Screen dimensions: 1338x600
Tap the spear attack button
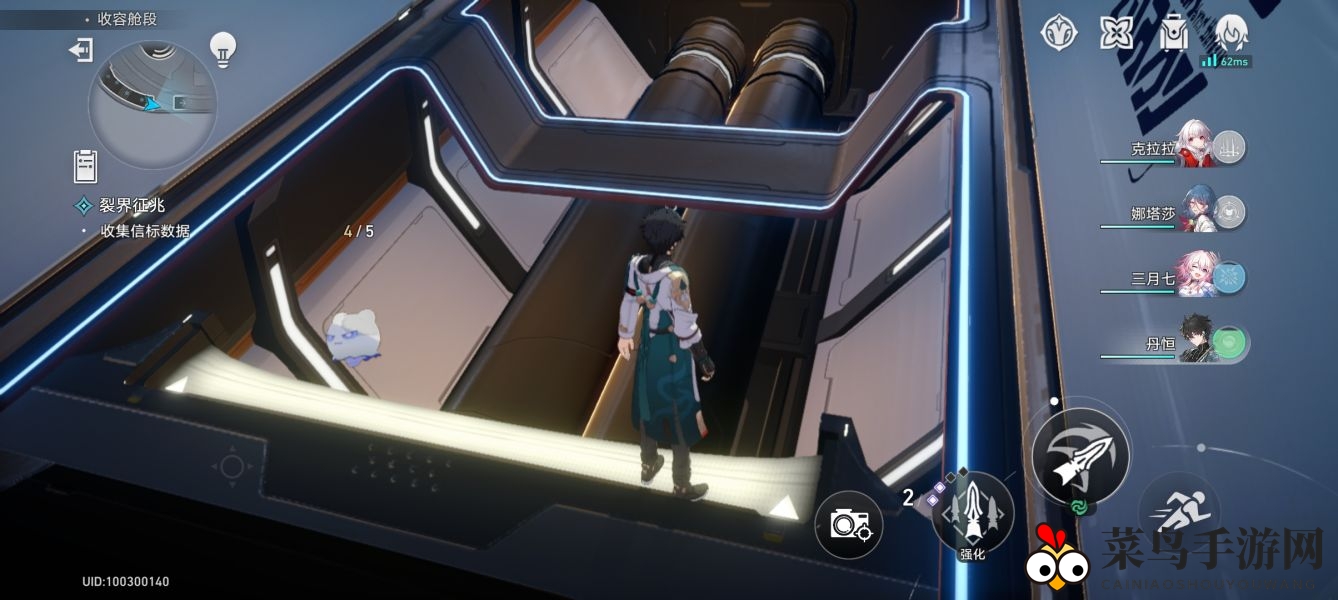point(1081,457)
